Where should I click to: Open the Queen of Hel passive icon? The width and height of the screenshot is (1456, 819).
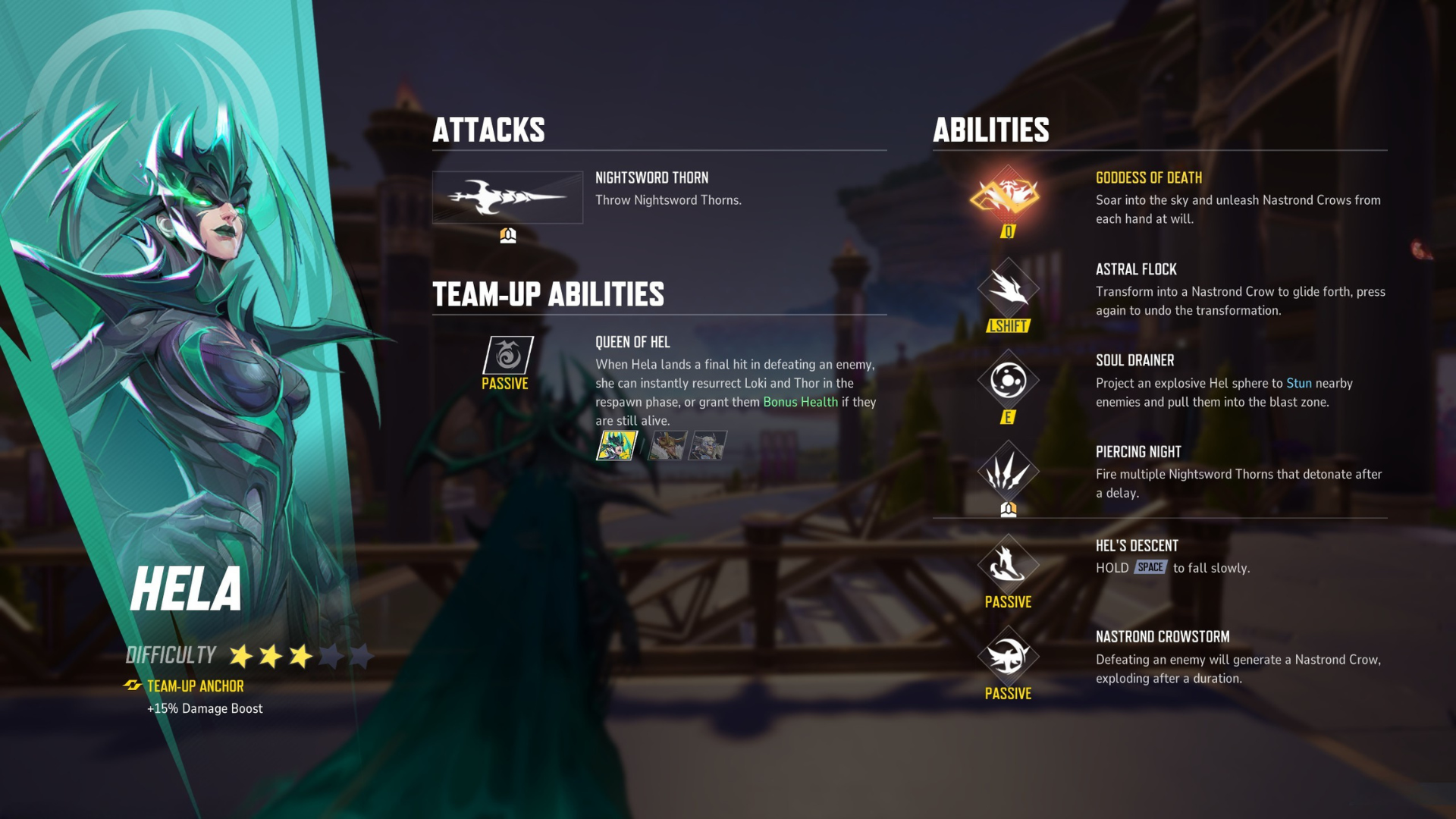[x=507, y=355]
